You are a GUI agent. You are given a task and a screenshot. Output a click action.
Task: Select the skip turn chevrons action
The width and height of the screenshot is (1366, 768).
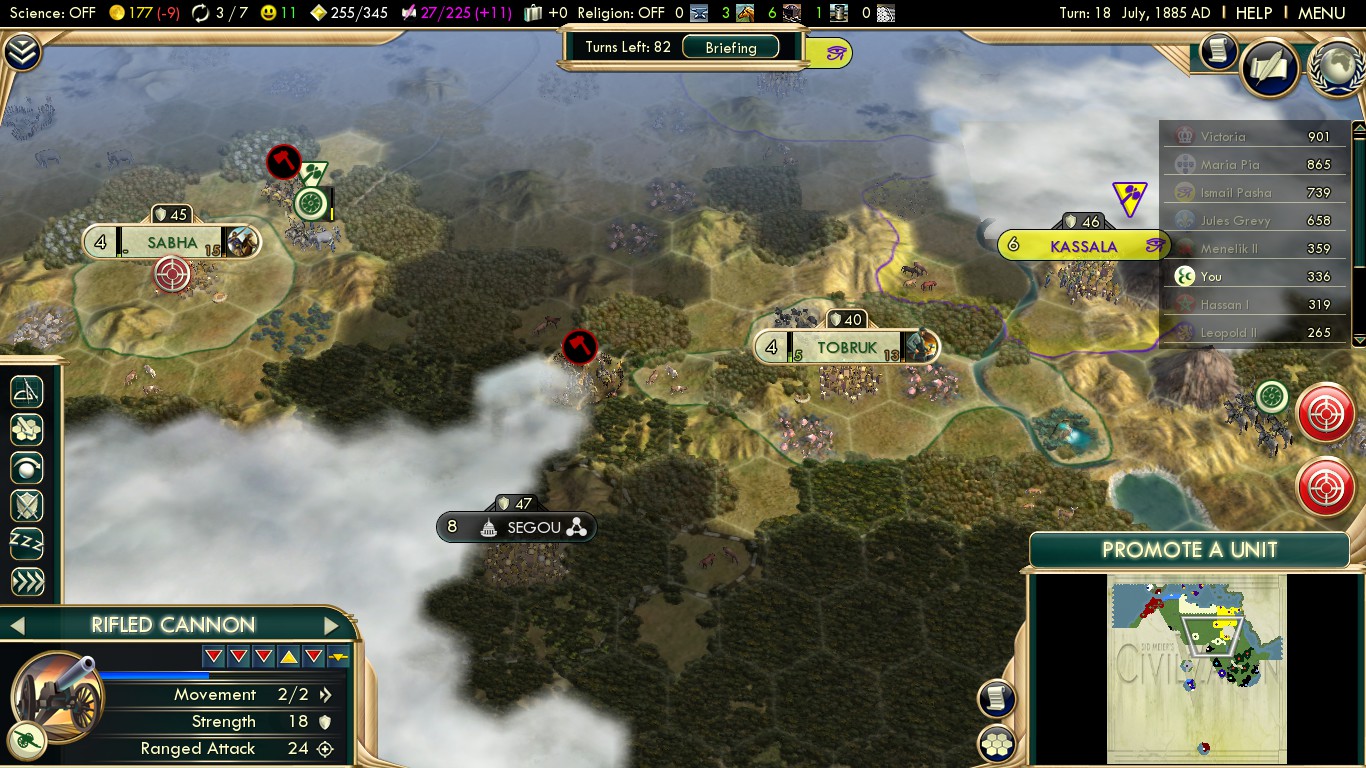pyautogui.click(x=27, y=582)
